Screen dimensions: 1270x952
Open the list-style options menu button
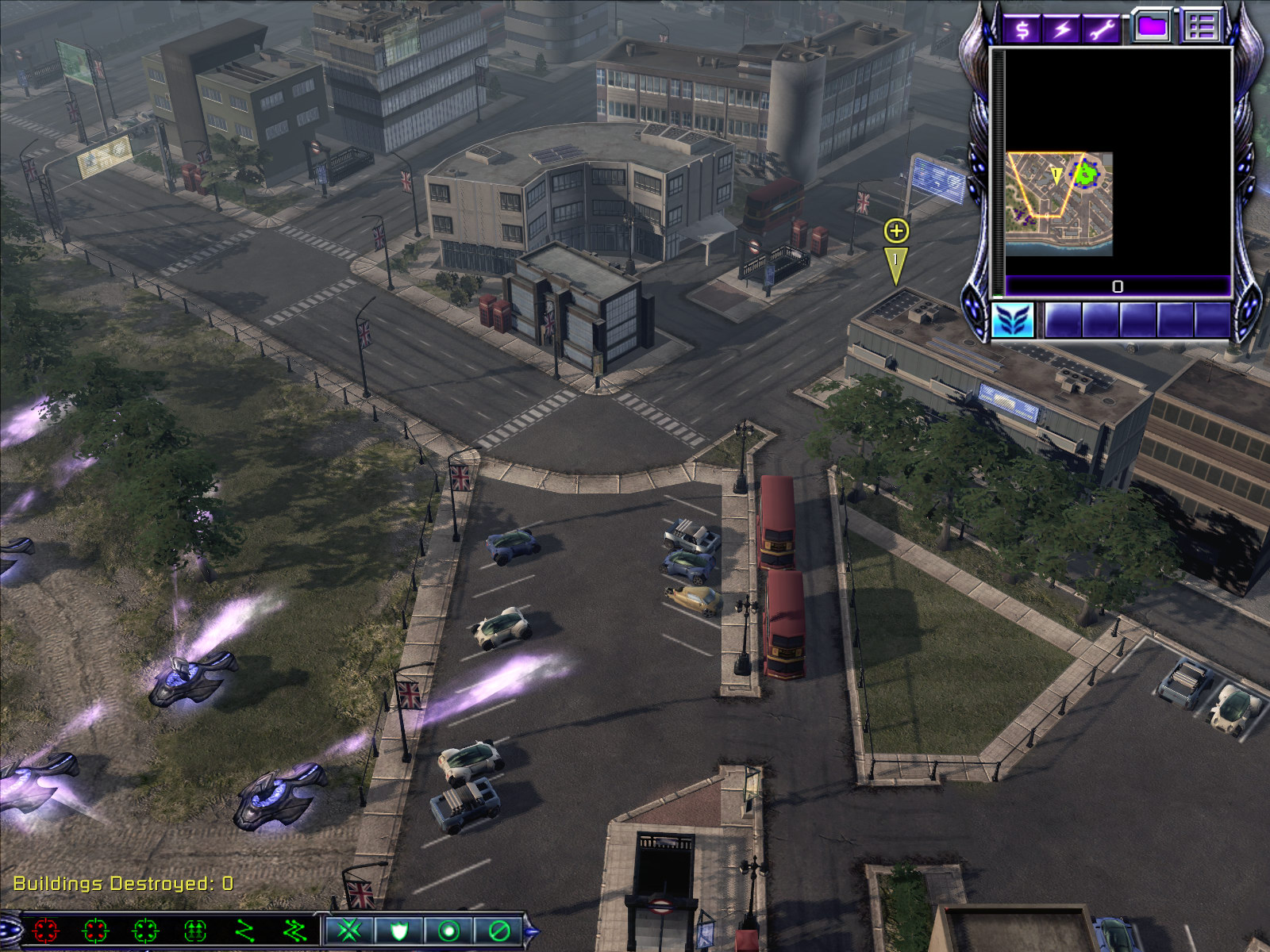tap(1201, 26)
